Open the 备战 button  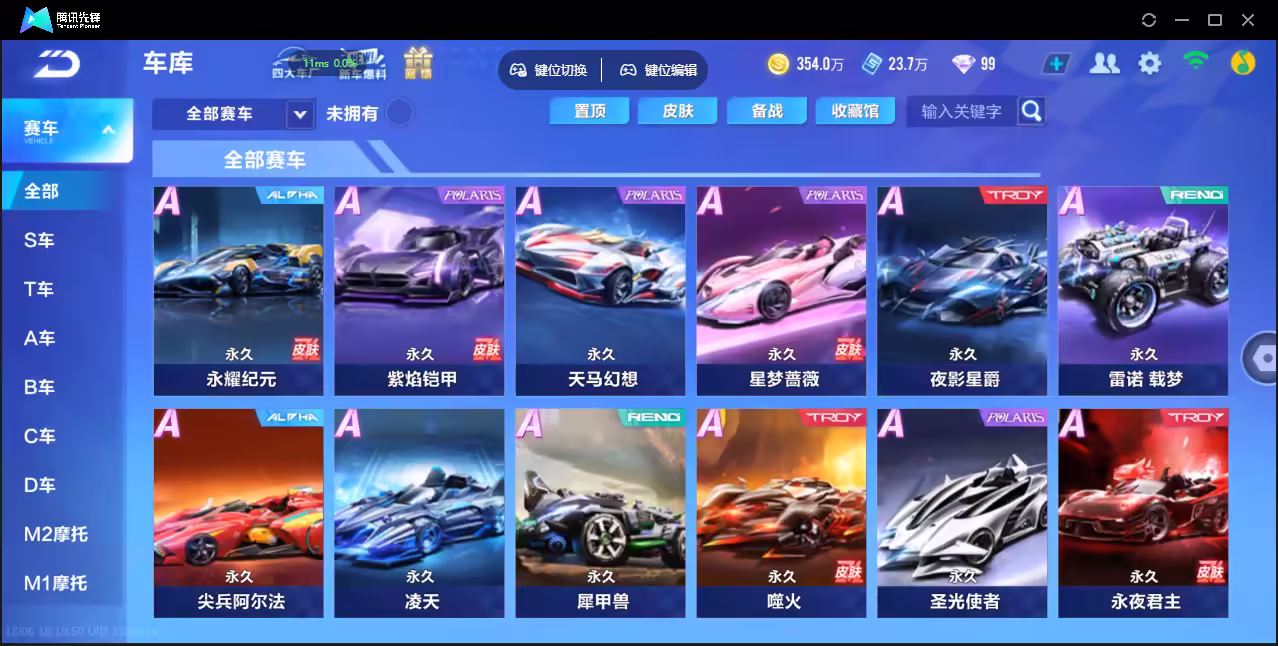coord(767,111)
